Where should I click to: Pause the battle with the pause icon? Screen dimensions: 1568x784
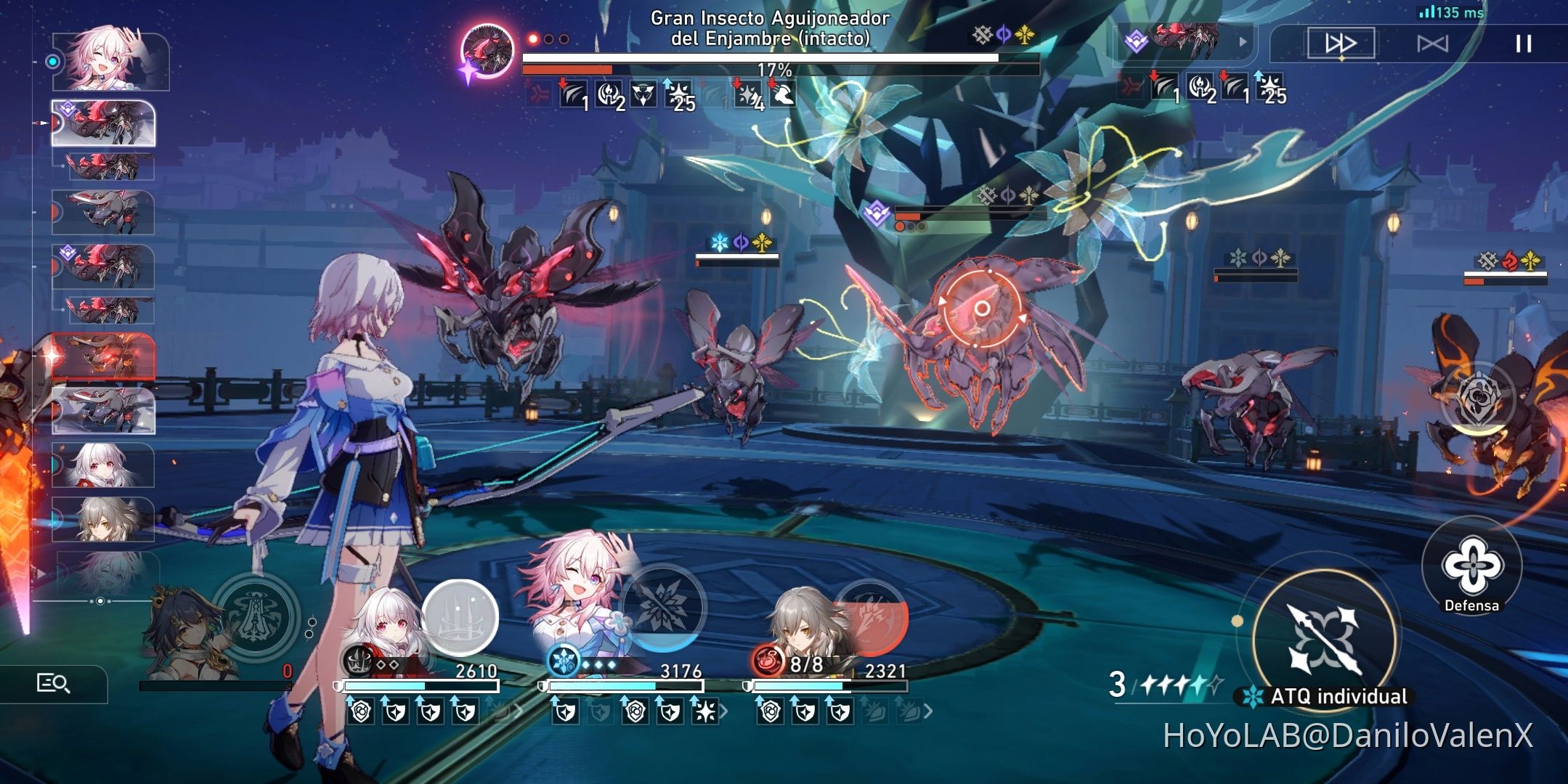(x=1519, y=43)
